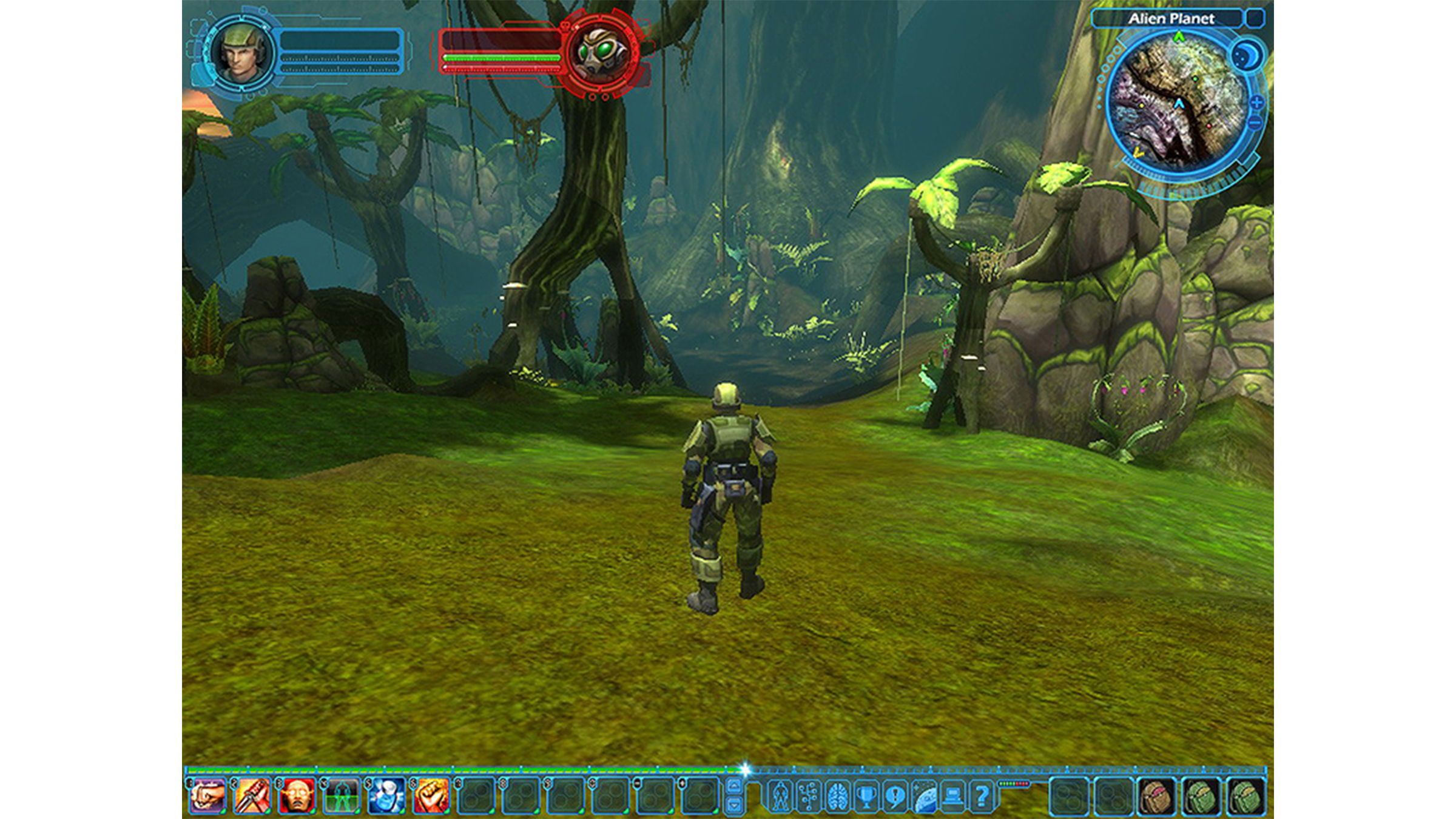Open the help question mark menu
The image size is (1456, 819).
983,796
